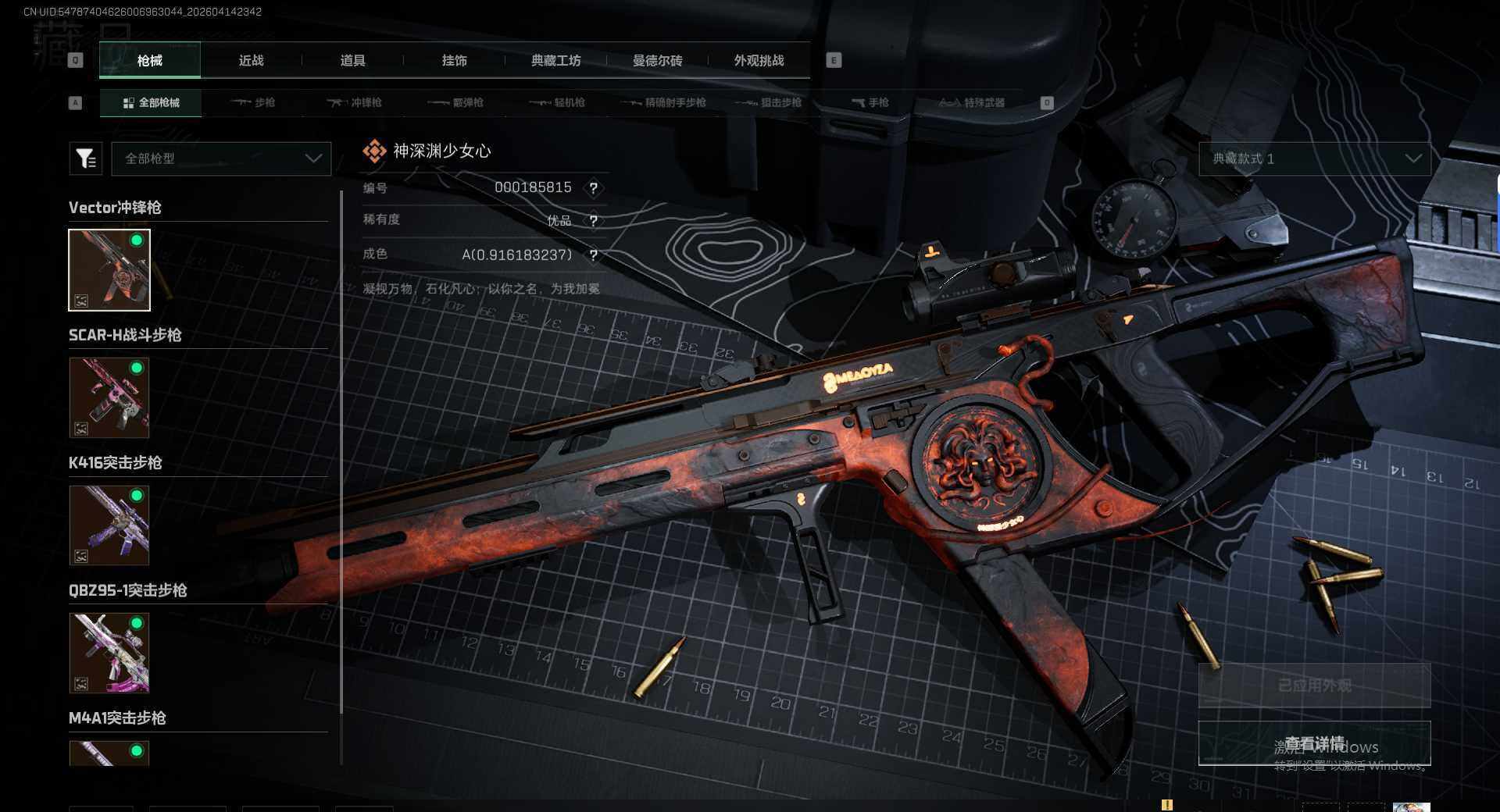The image size is (1500, 812).
Task: Open the 全部枪型 weapon type dropdown
Action: (222, 158)
